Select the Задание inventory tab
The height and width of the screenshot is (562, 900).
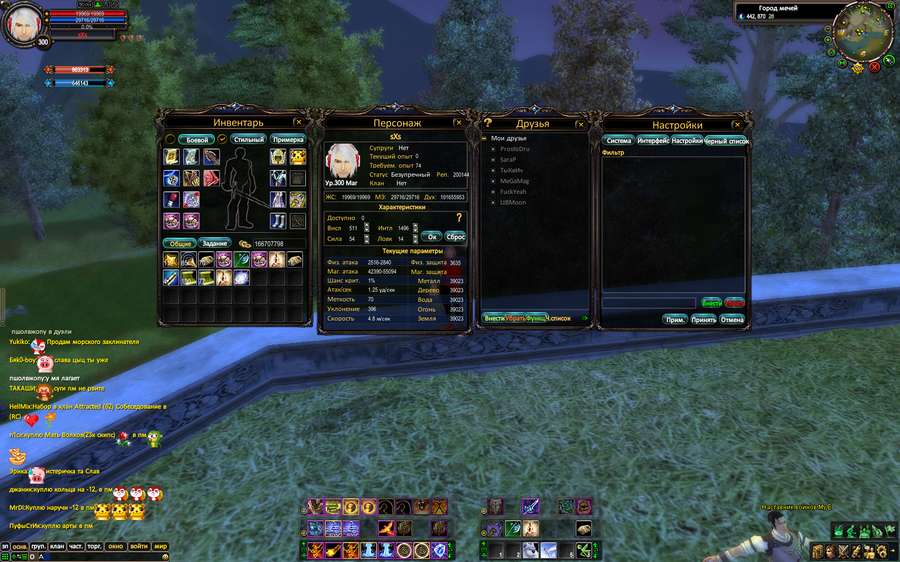(x=215, y=243)
